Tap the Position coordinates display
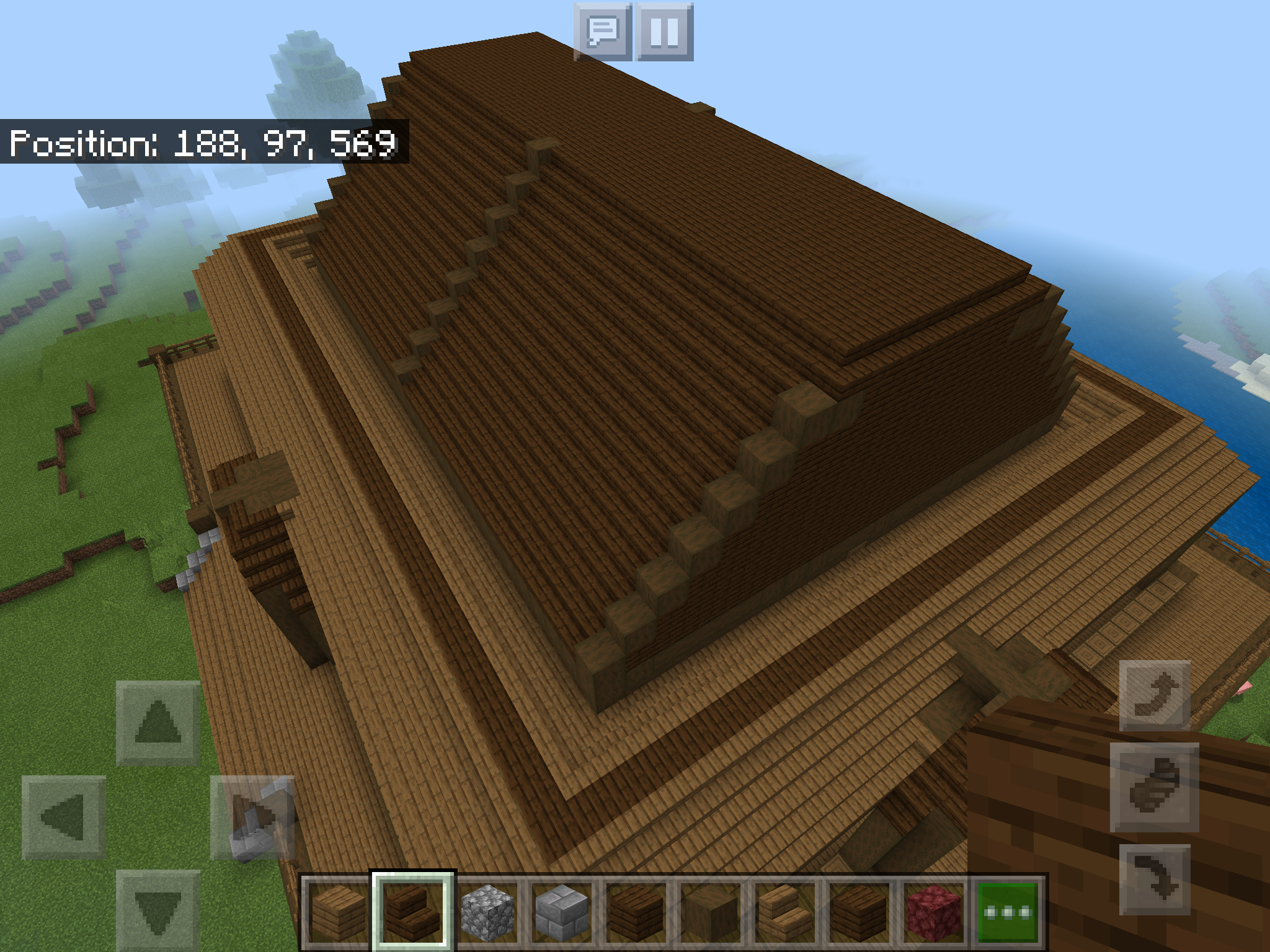The width and height of the screenshot is (1270, 952). (205, 143)
